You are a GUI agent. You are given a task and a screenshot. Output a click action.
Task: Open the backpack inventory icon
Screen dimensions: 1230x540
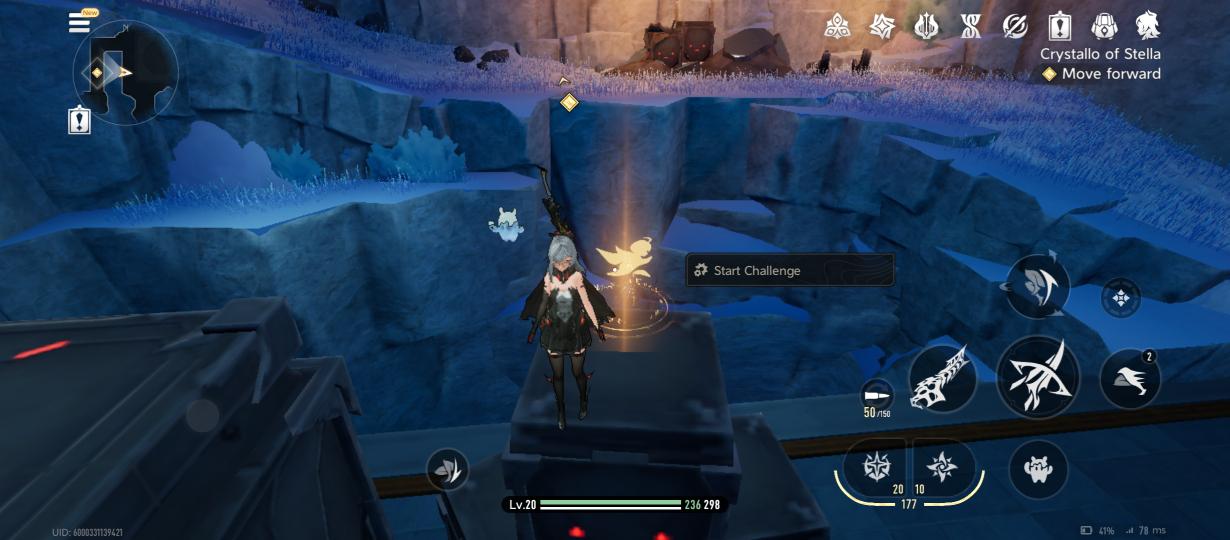click(1104, 27)
